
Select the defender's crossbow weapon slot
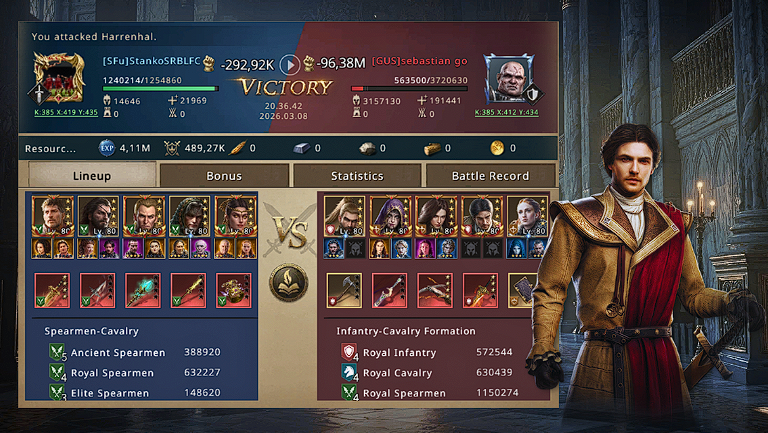435,290
